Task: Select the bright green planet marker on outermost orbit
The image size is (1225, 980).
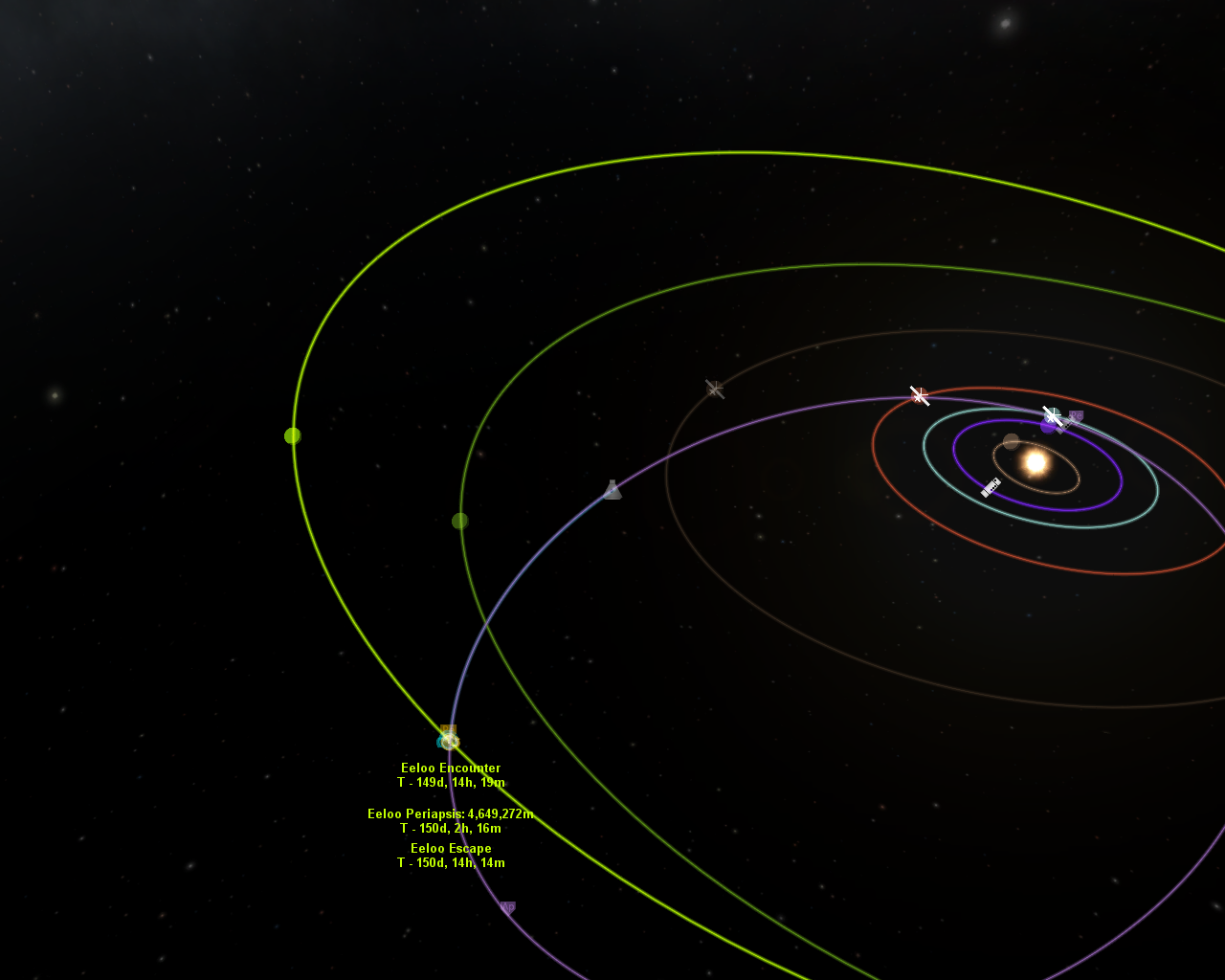Action: click(x=293, y=435)
